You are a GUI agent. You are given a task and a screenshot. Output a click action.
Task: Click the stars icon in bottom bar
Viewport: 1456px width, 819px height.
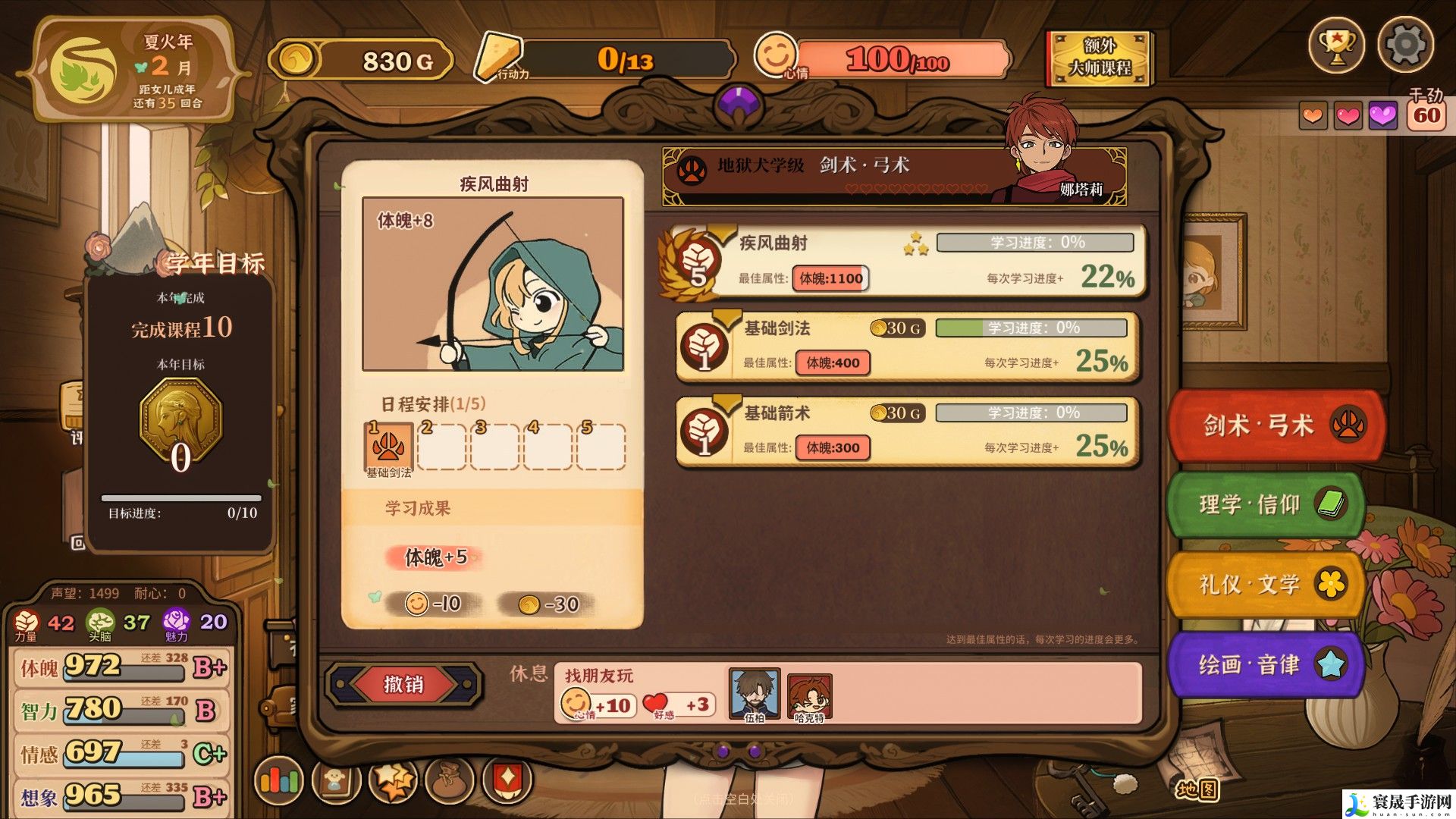point(393,780)
